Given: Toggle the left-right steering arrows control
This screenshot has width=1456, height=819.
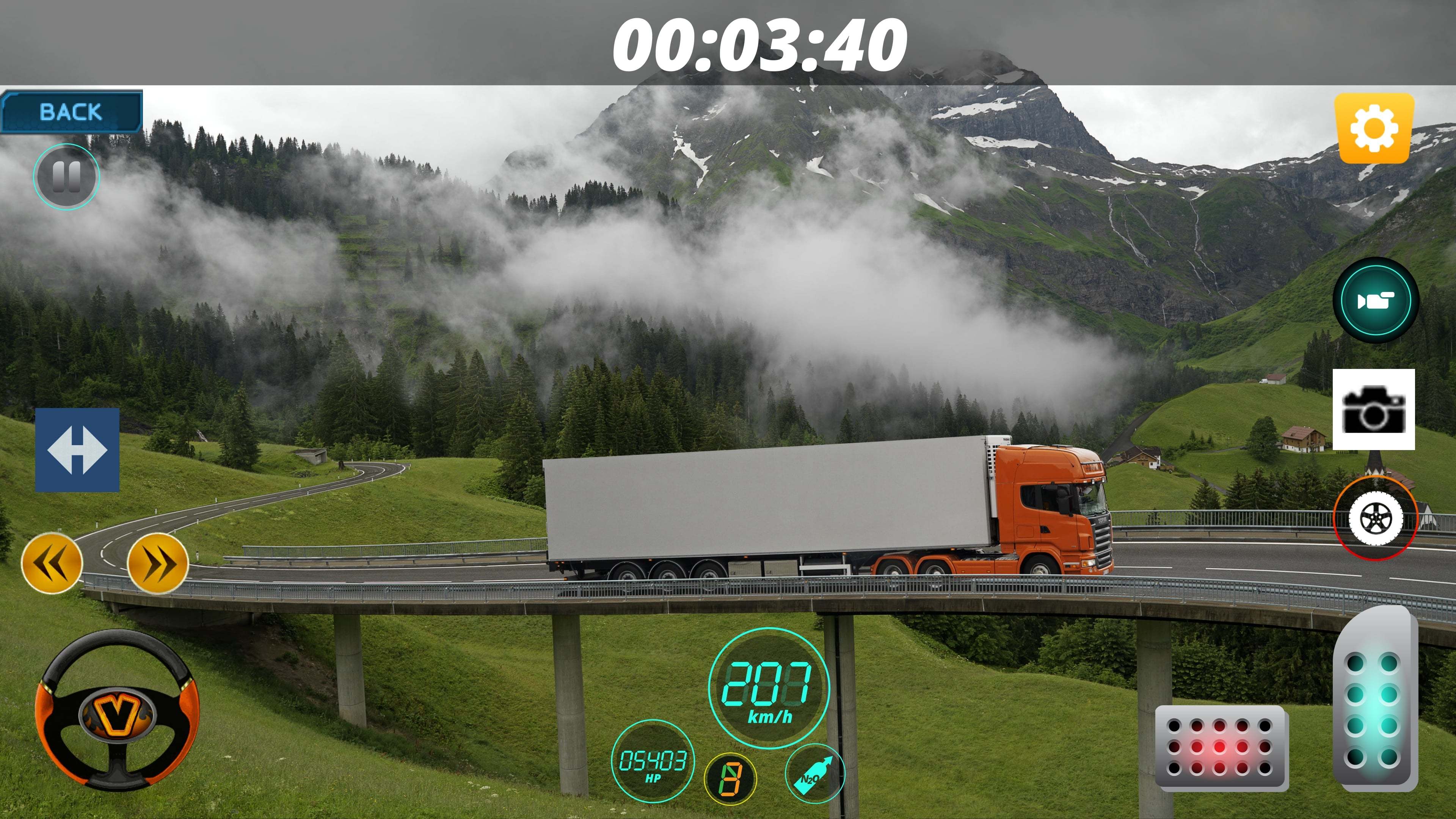Looking at the screenshot, I should click(x=77, y=450).
